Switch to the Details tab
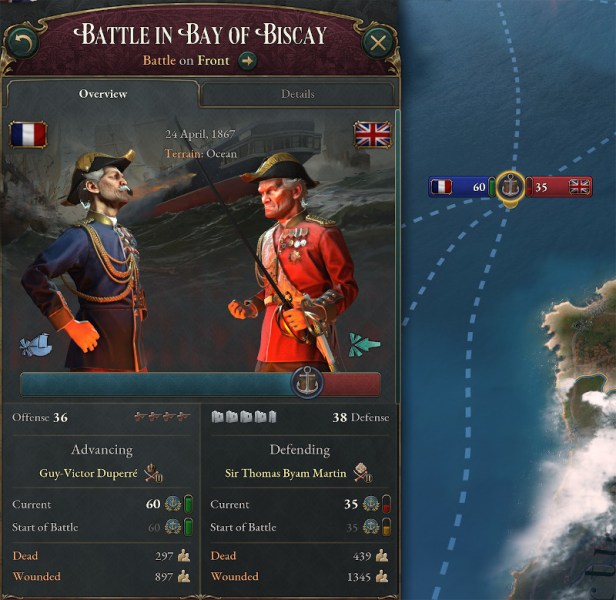 pyautogui.click(x=297, y=94)
